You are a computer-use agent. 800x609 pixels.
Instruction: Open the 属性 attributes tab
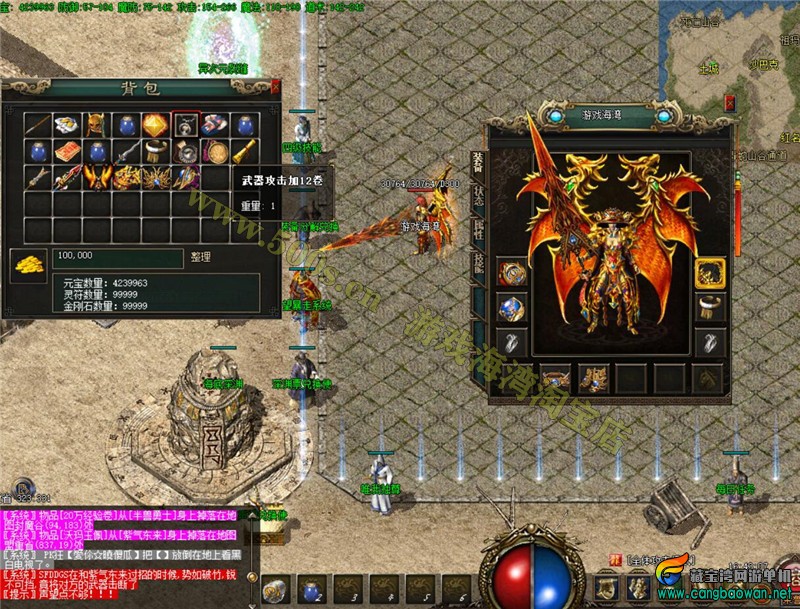click(x=479, y=228)
